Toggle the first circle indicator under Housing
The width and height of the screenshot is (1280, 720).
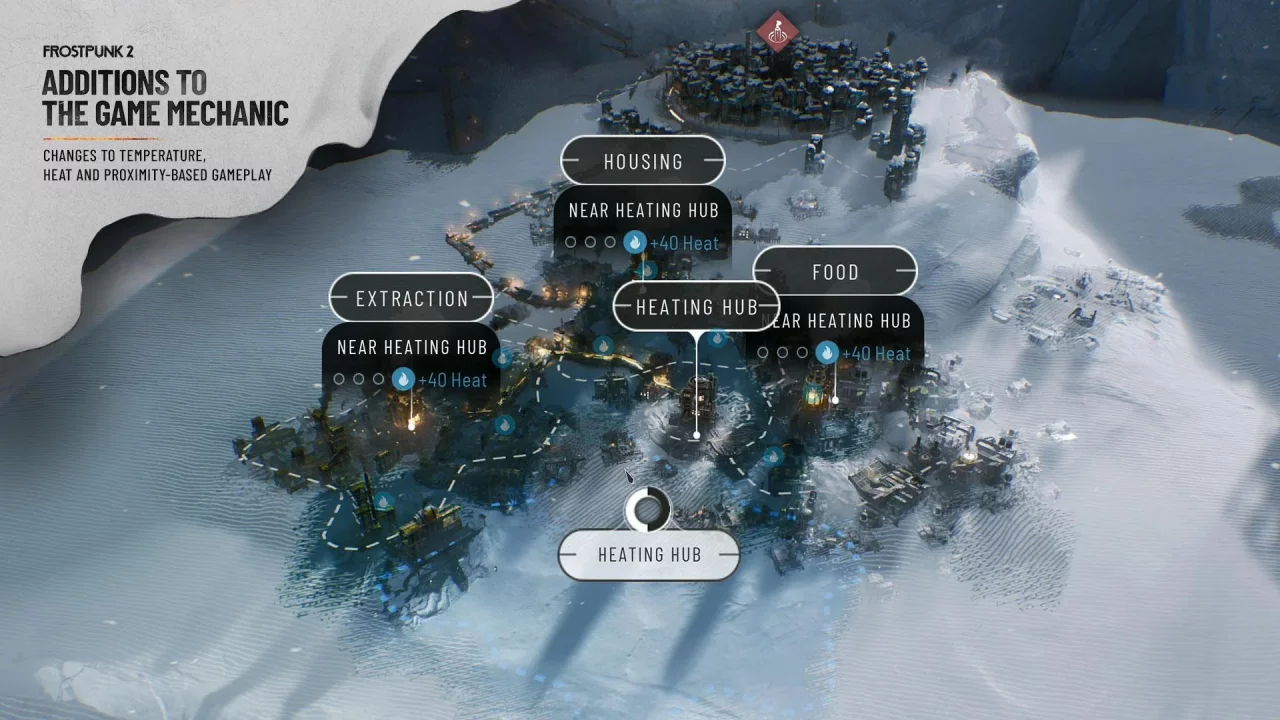tap(571, 241)
